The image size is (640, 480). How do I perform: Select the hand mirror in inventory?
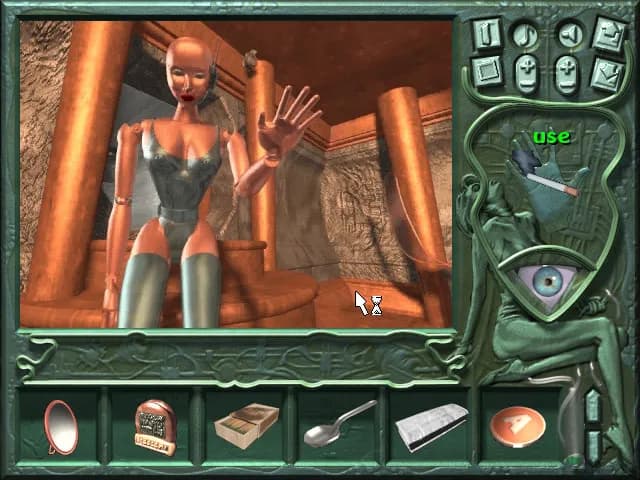pyautogui.click(x=61, y=425)
